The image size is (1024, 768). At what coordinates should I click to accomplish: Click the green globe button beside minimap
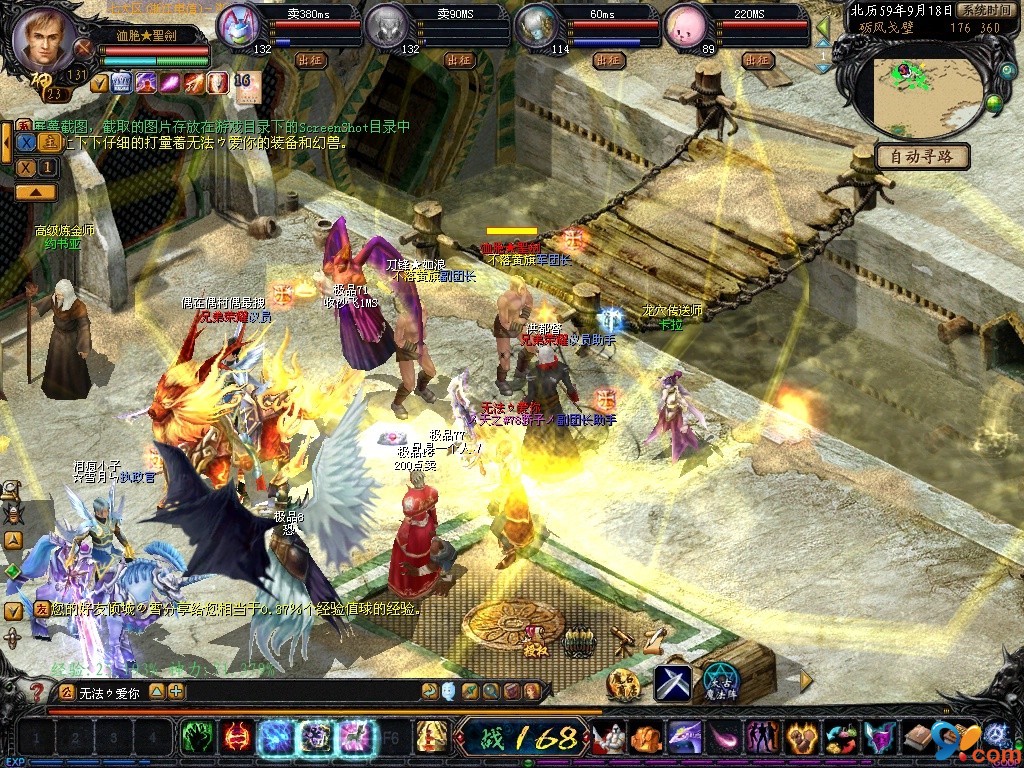[994, 102]
